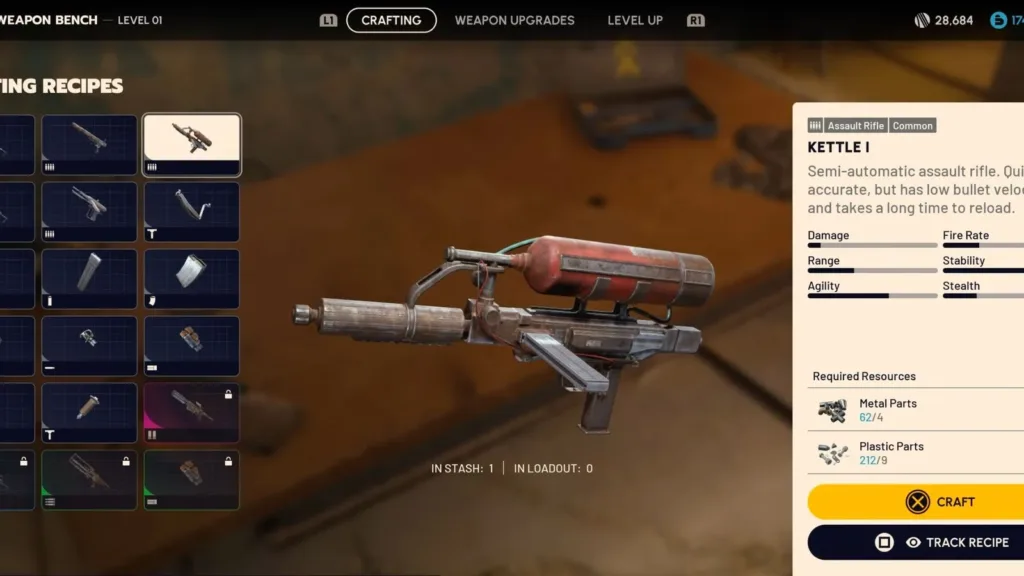
Task: Track the Kettle I recipe
Action: coord(915,542)
